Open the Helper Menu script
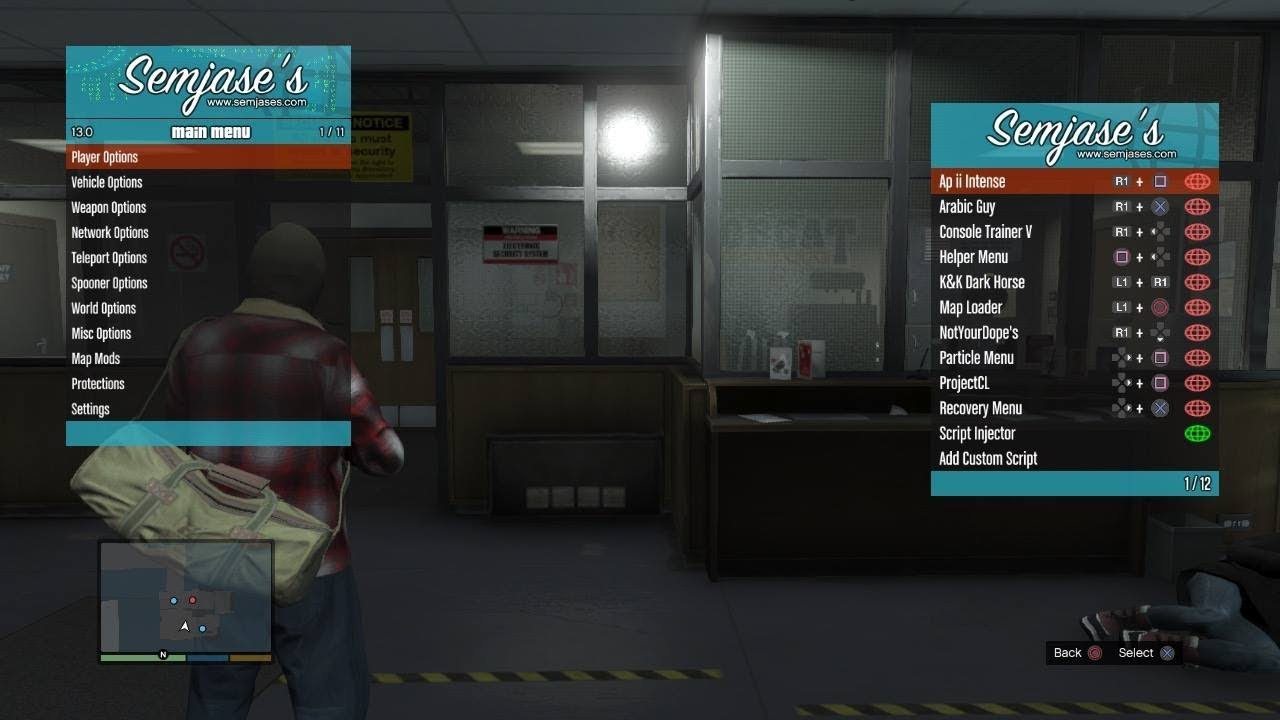The width and height of the screenshot is (1280, 720). [973, 257]
